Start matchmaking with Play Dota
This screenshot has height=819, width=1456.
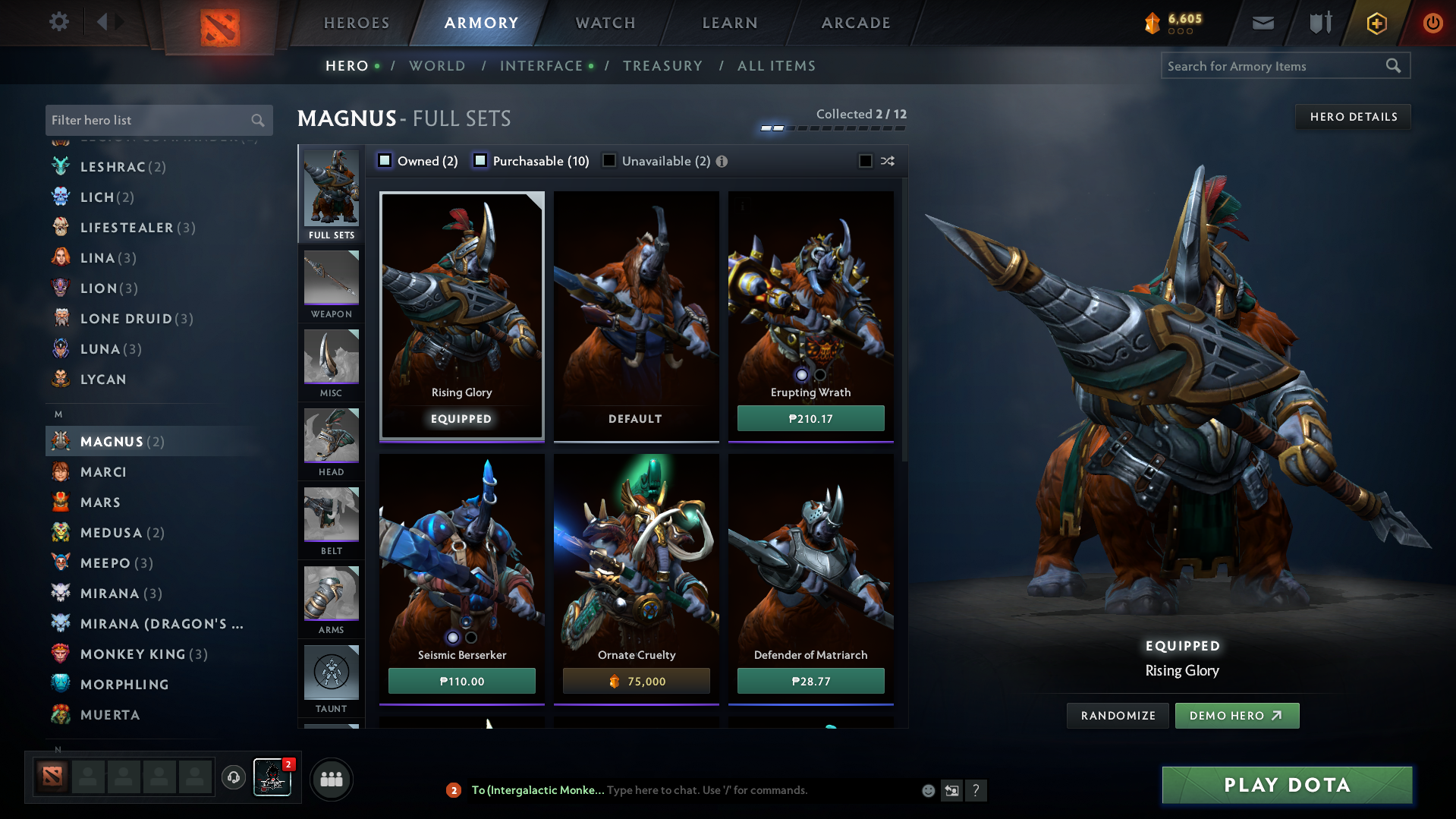point(1287,785)
